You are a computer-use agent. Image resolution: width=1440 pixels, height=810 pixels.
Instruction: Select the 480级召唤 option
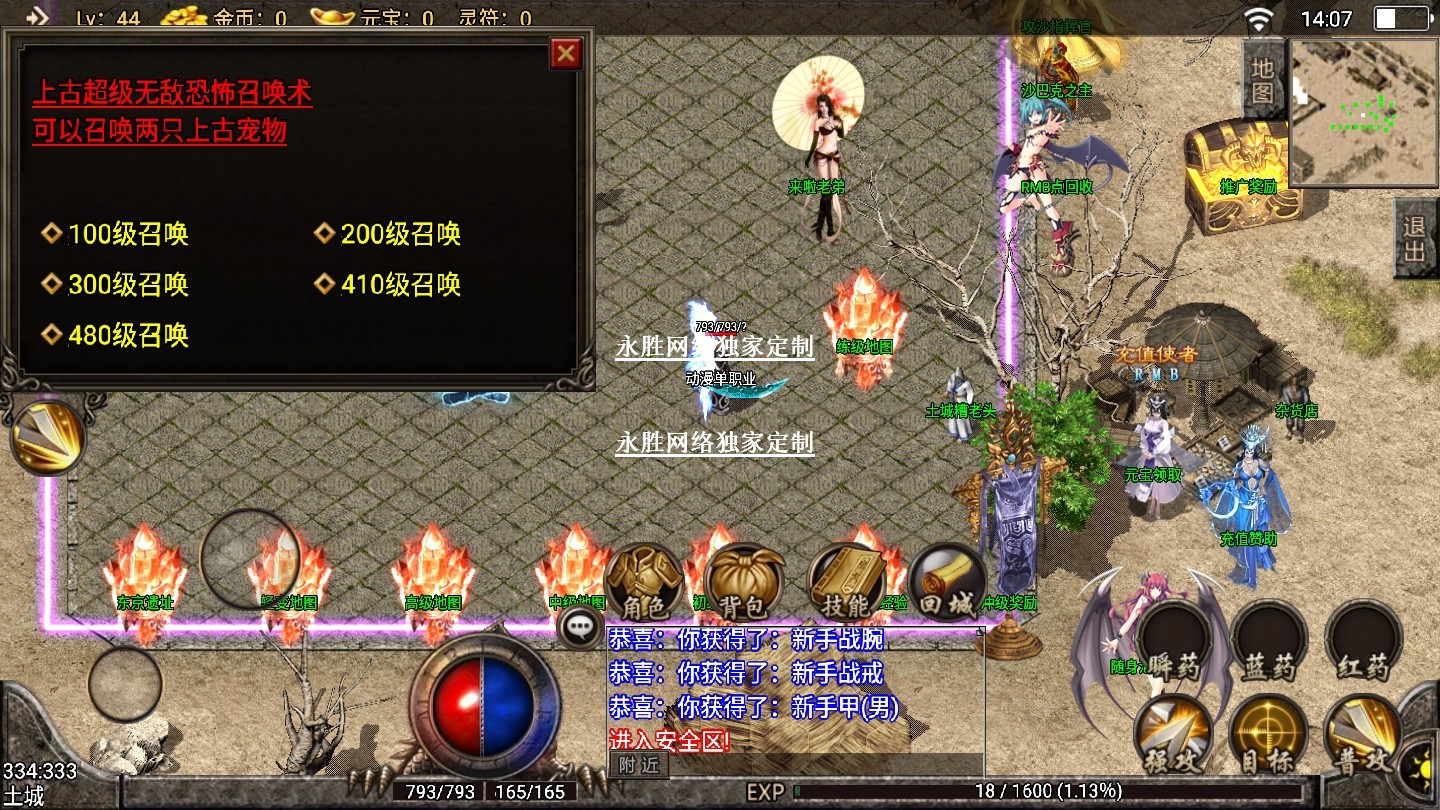(128, 335)
